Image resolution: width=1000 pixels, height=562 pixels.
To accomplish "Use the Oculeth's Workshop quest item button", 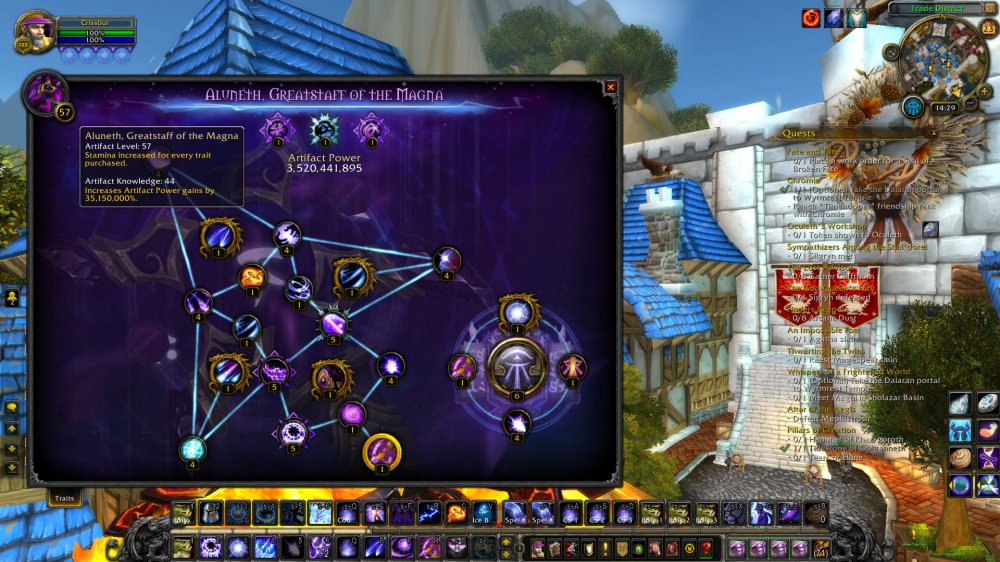I will [x=930, y=229].
